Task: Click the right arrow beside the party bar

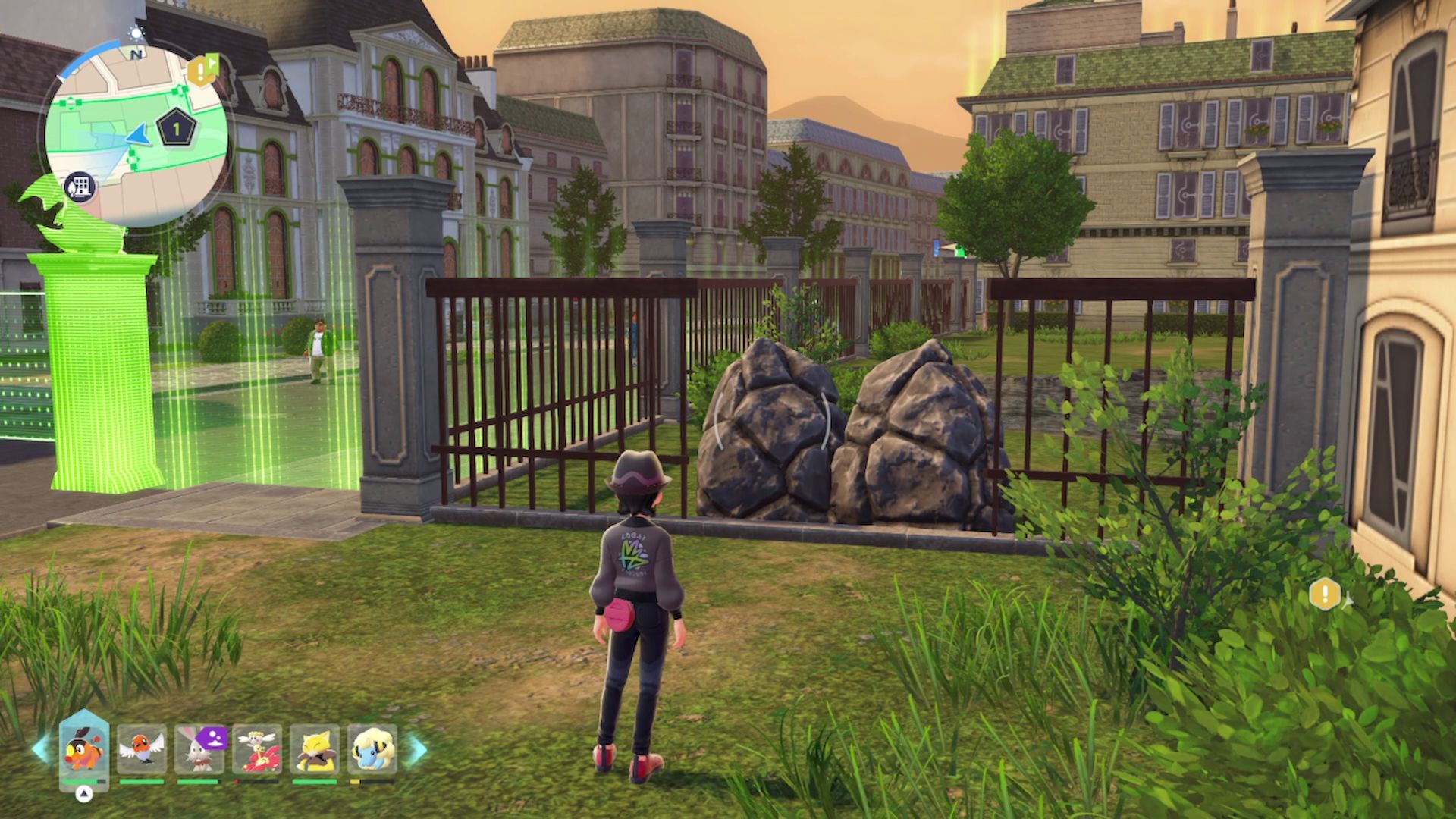Action: tap(417, 749)
